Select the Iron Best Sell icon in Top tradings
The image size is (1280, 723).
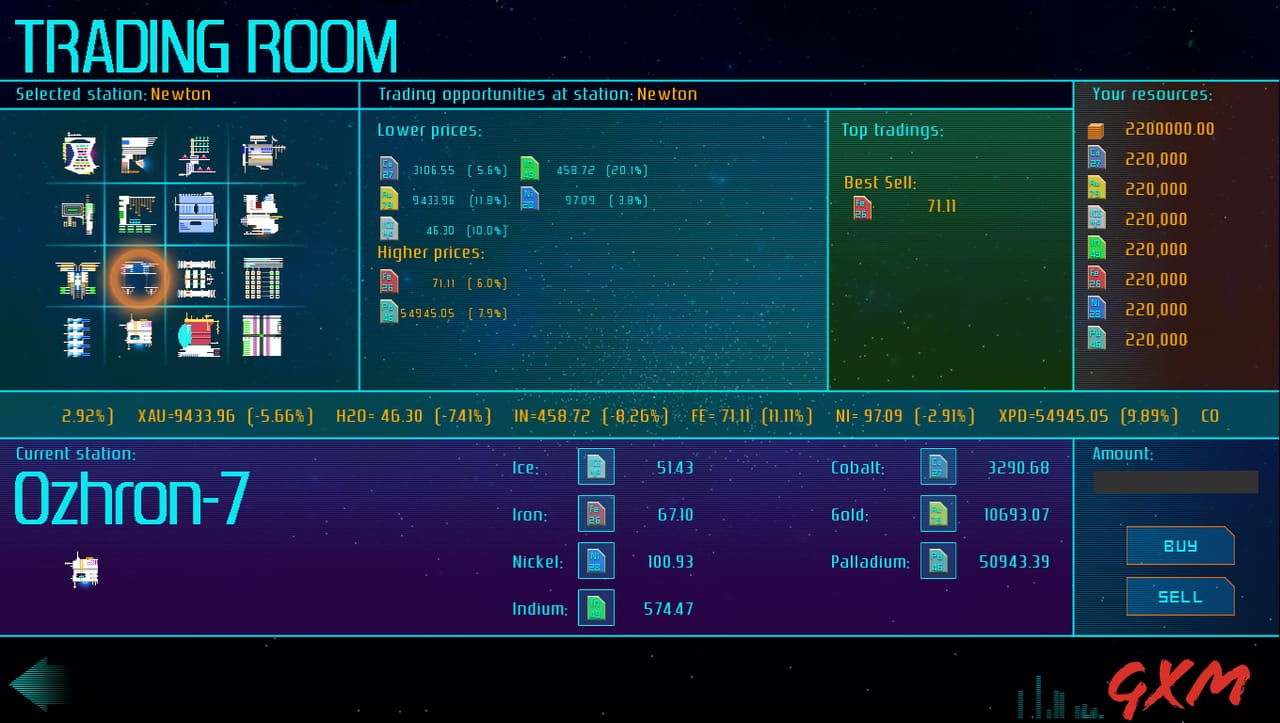coord(861,207)
